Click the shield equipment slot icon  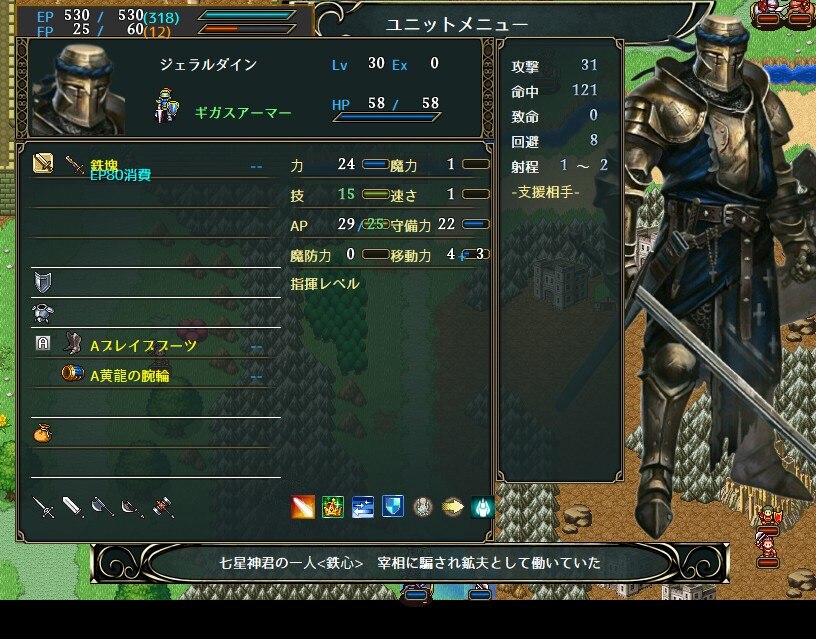pos(42,282)
